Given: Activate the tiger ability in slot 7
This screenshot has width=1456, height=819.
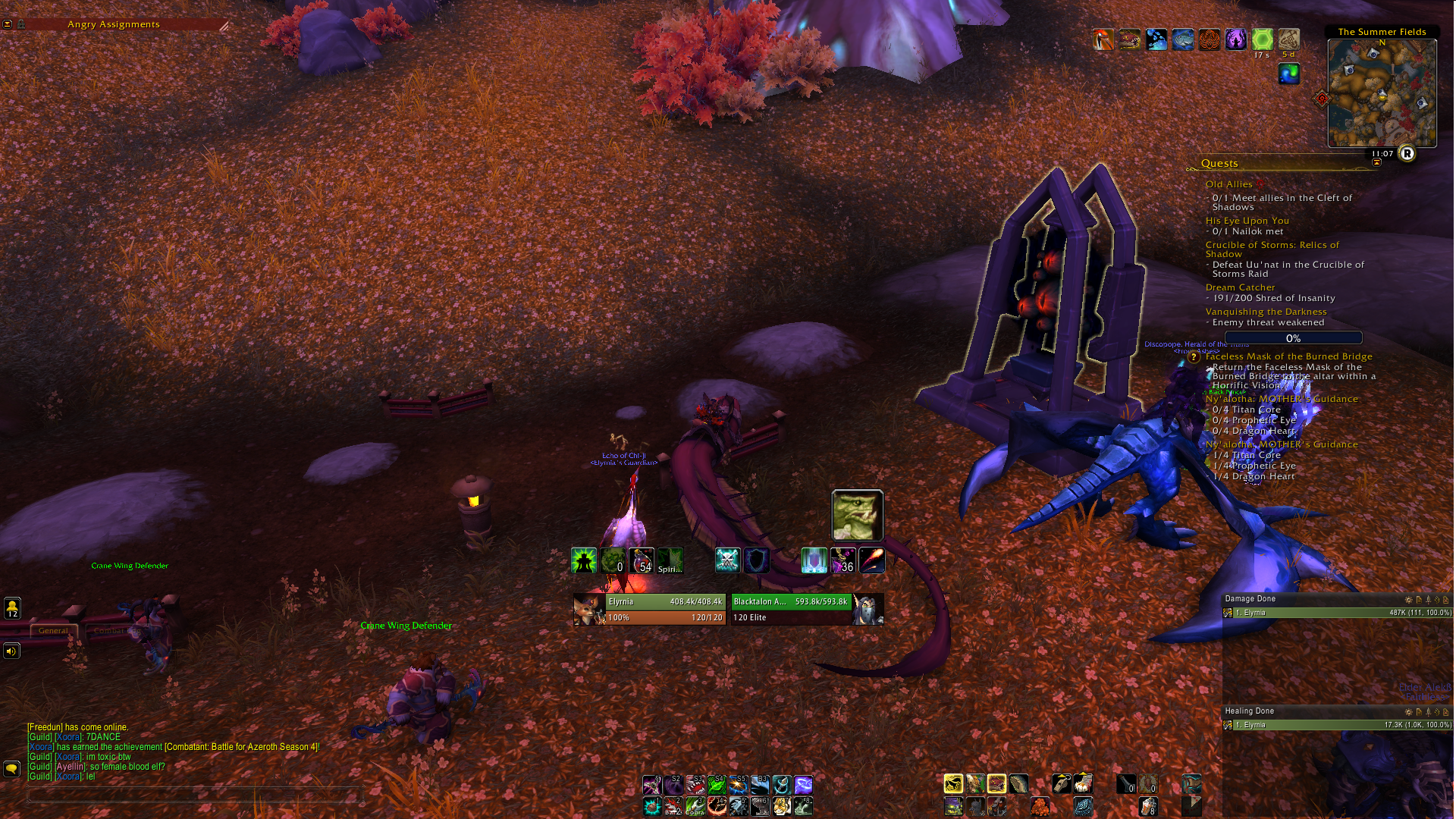Looking at the screenshot, I should coord(782,806).
